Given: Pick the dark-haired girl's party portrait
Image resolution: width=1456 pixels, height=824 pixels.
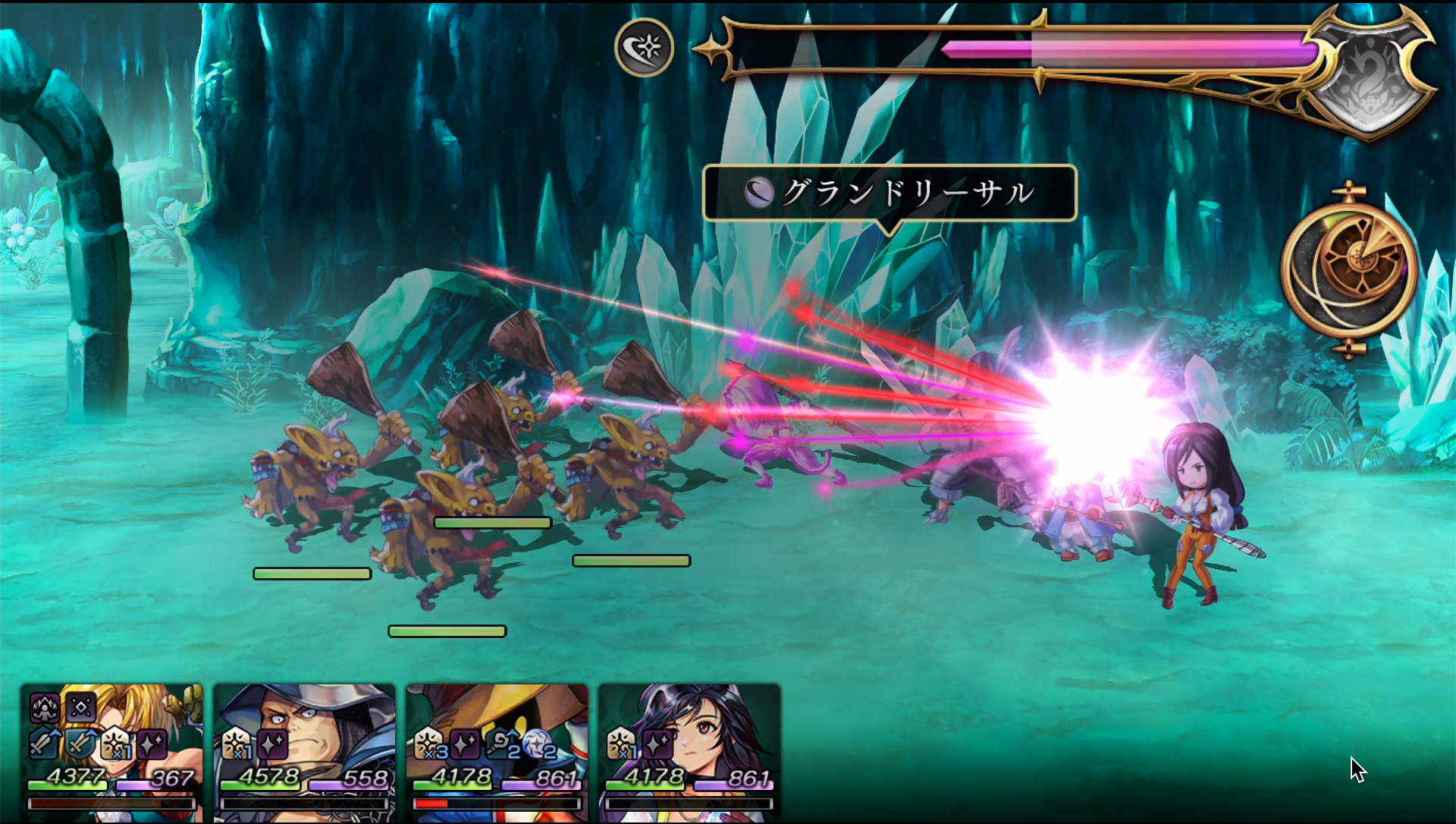Looking at the screenshot, I should tap(690, 751).
